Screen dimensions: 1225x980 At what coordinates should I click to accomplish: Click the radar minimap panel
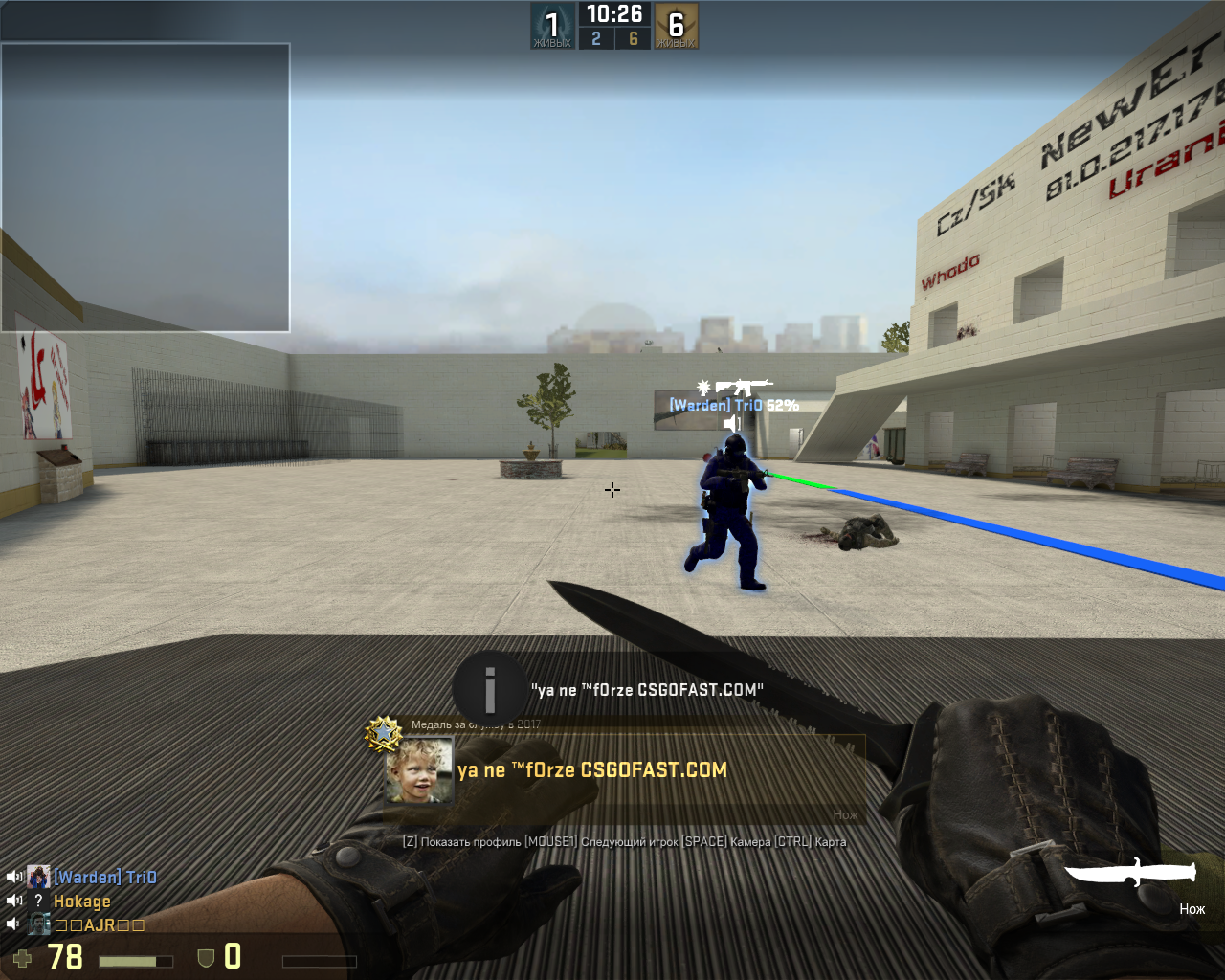tap(145, 188)
